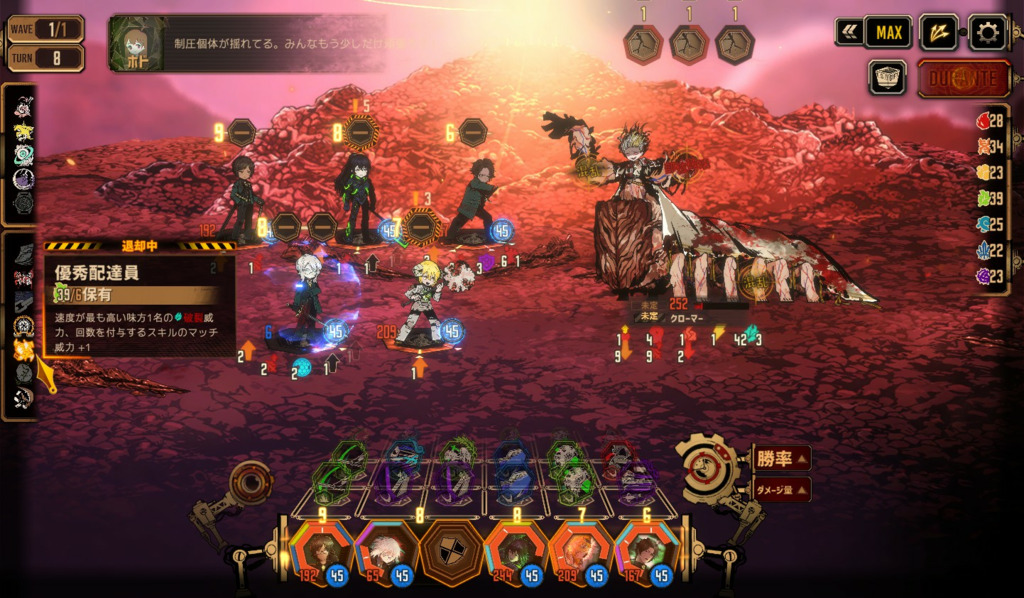The height and width of the screenshot is (598, 1024).
Task: Open the settings gear menu
Action: click(x=987, y=33)
